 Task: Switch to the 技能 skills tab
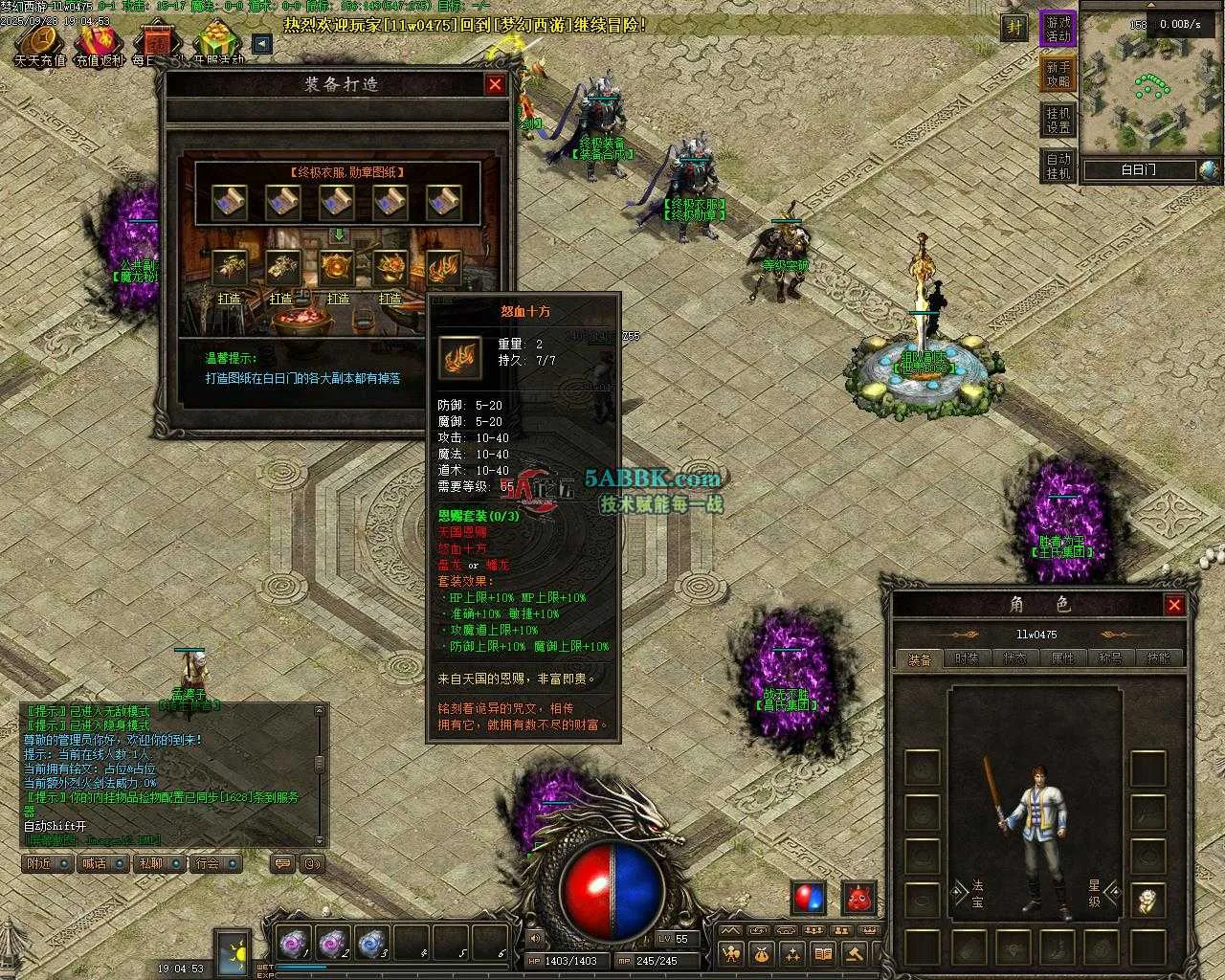[1158, 658]
